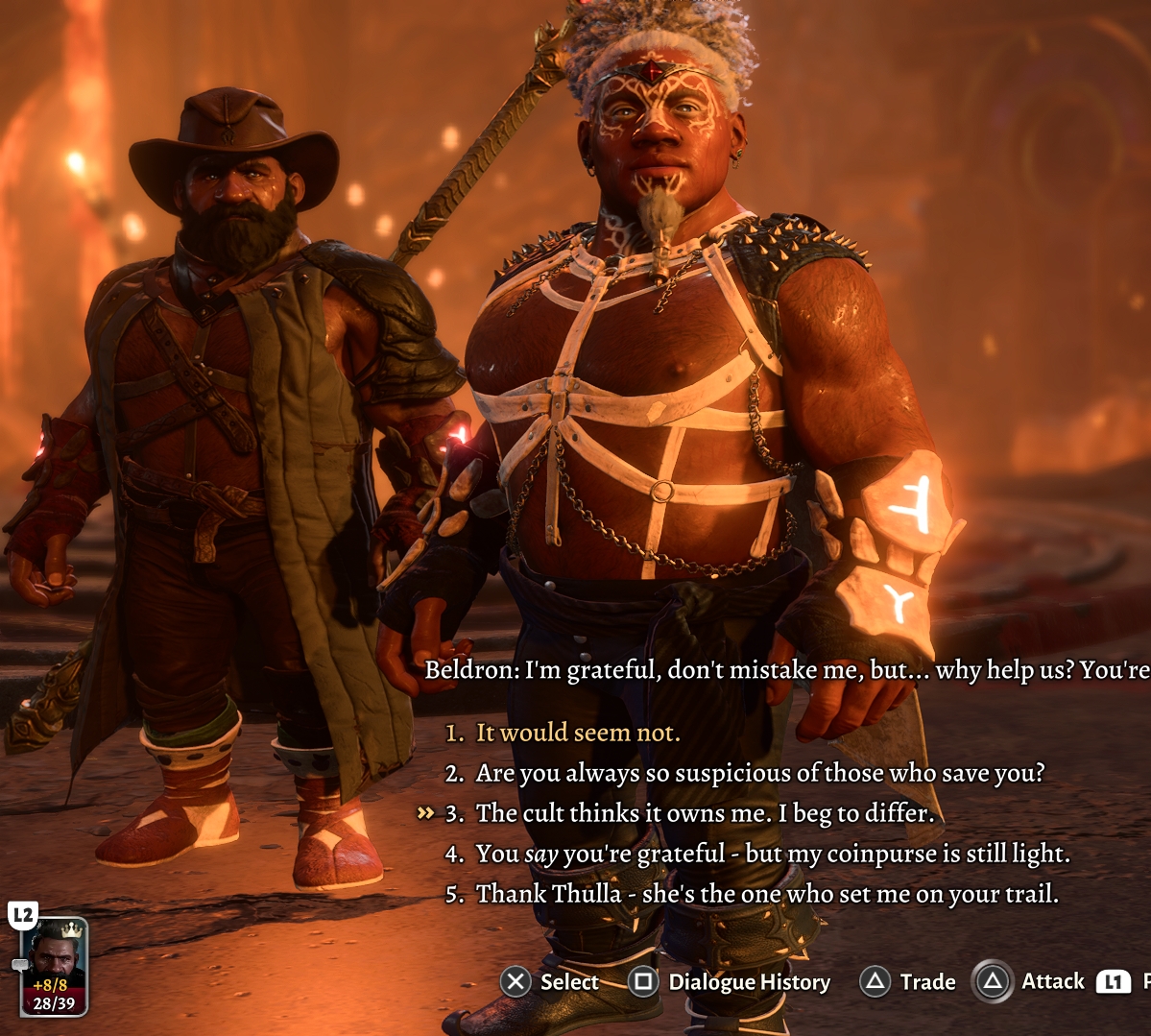The height and width of the screenshot is (1036, 1151).
Task: Select "Are you always so suspicious" reply
Action: (x=759, y=773)
